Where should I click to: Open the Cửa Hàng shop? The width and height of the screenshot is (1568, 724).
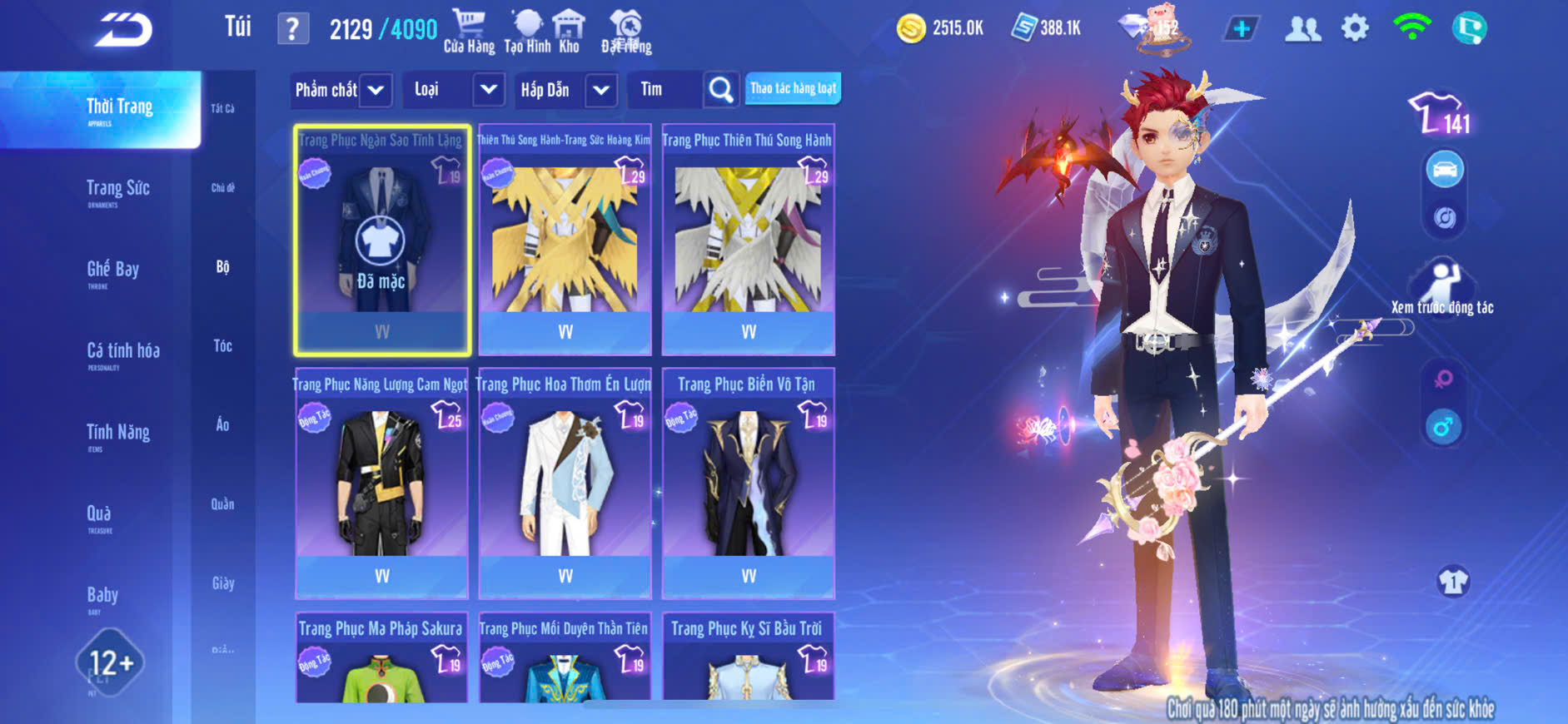point(469,31)
